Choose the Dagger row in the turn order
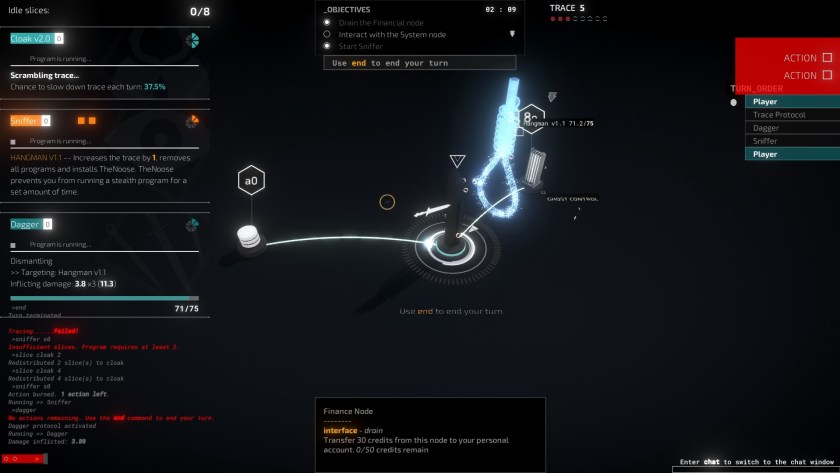 pyautogui.click(x=766, y=128)
